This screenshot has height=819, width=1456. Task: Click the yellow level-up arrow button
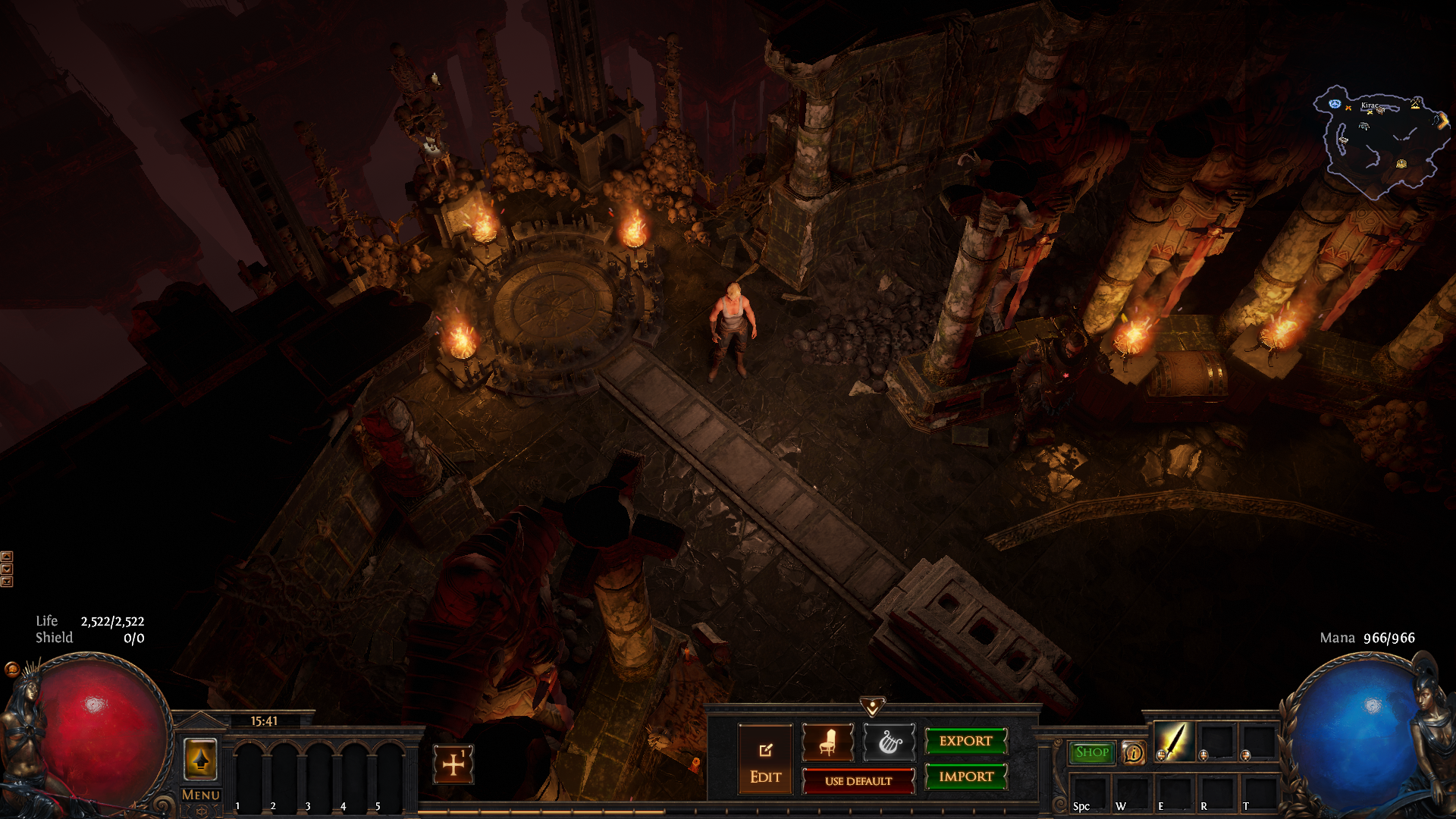[x=200, y=758]
